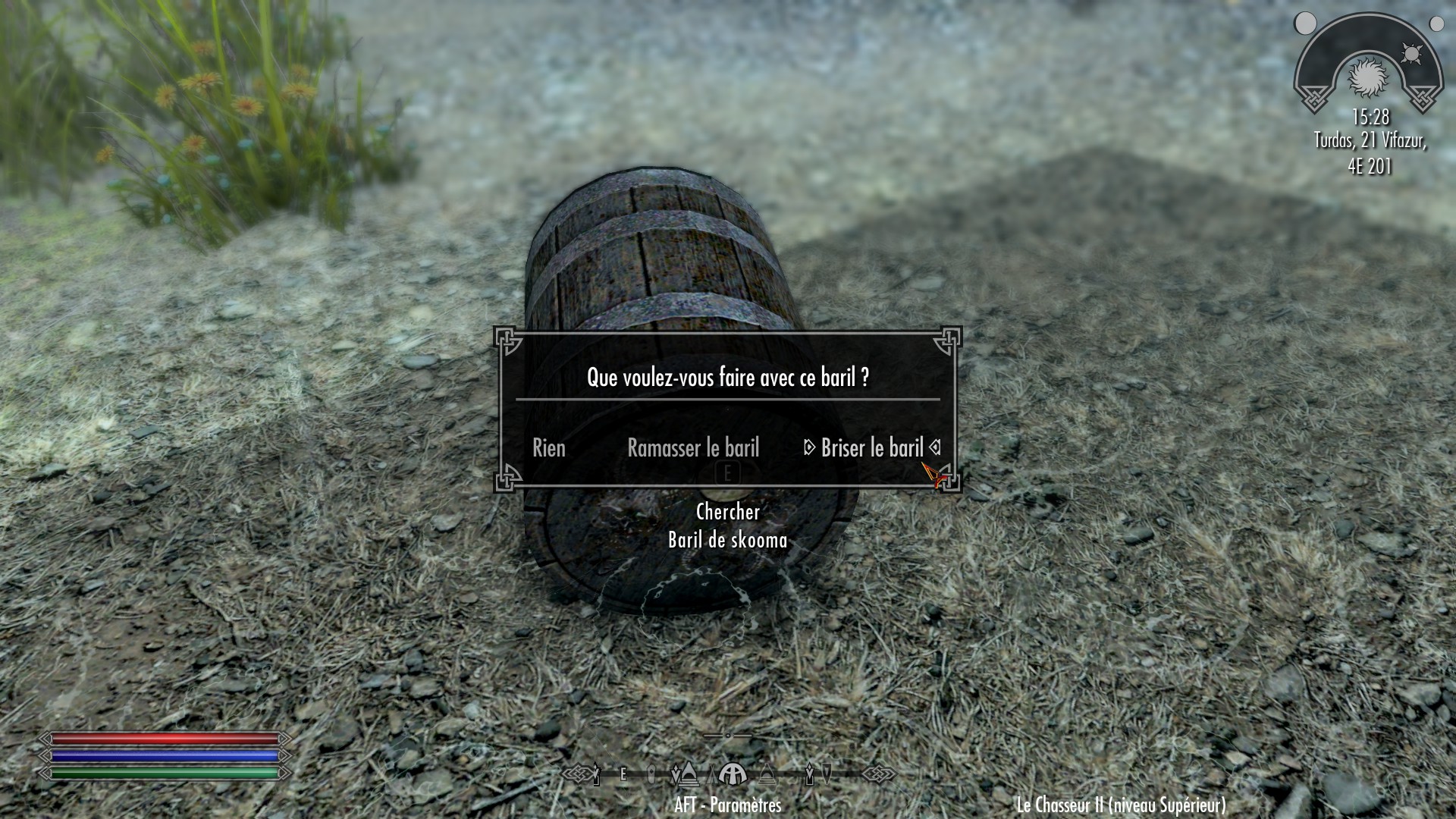Viewport: 1456px width, 819px height.
Task: Pick "Briser le baril" to break the barrel
Action: pyautogui.click(x=872, y=448)
